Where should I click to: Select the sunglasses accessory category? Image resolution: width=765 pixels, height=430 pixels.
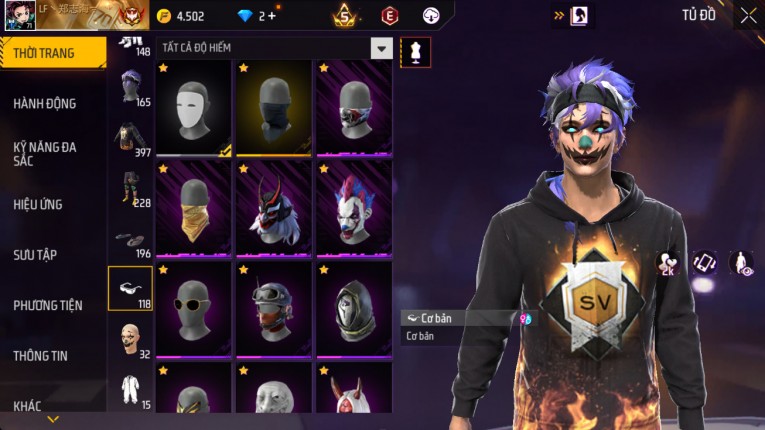[130, 288]
